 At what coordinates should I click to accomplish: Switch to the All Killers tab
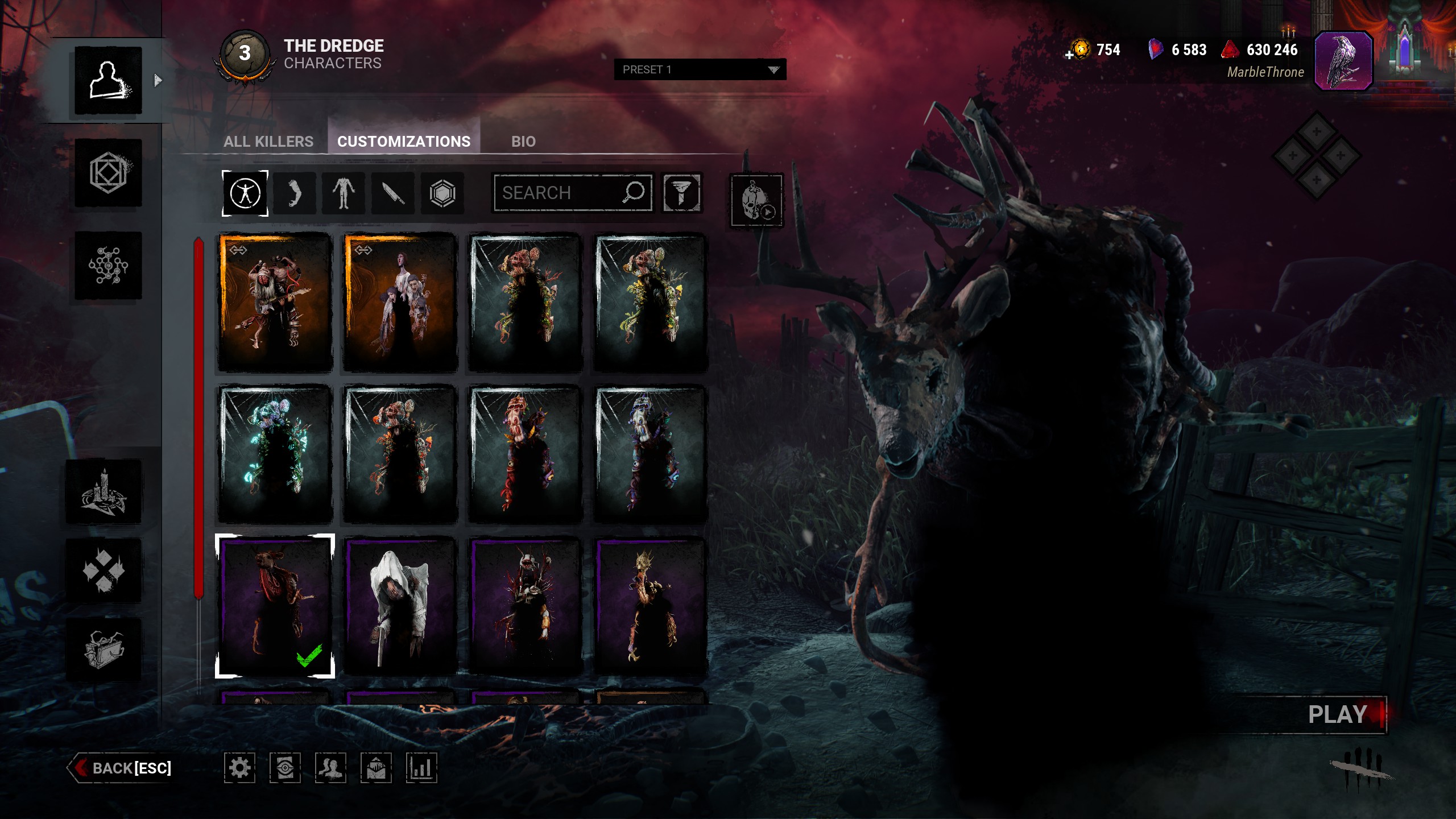click(x=268, y=141)
